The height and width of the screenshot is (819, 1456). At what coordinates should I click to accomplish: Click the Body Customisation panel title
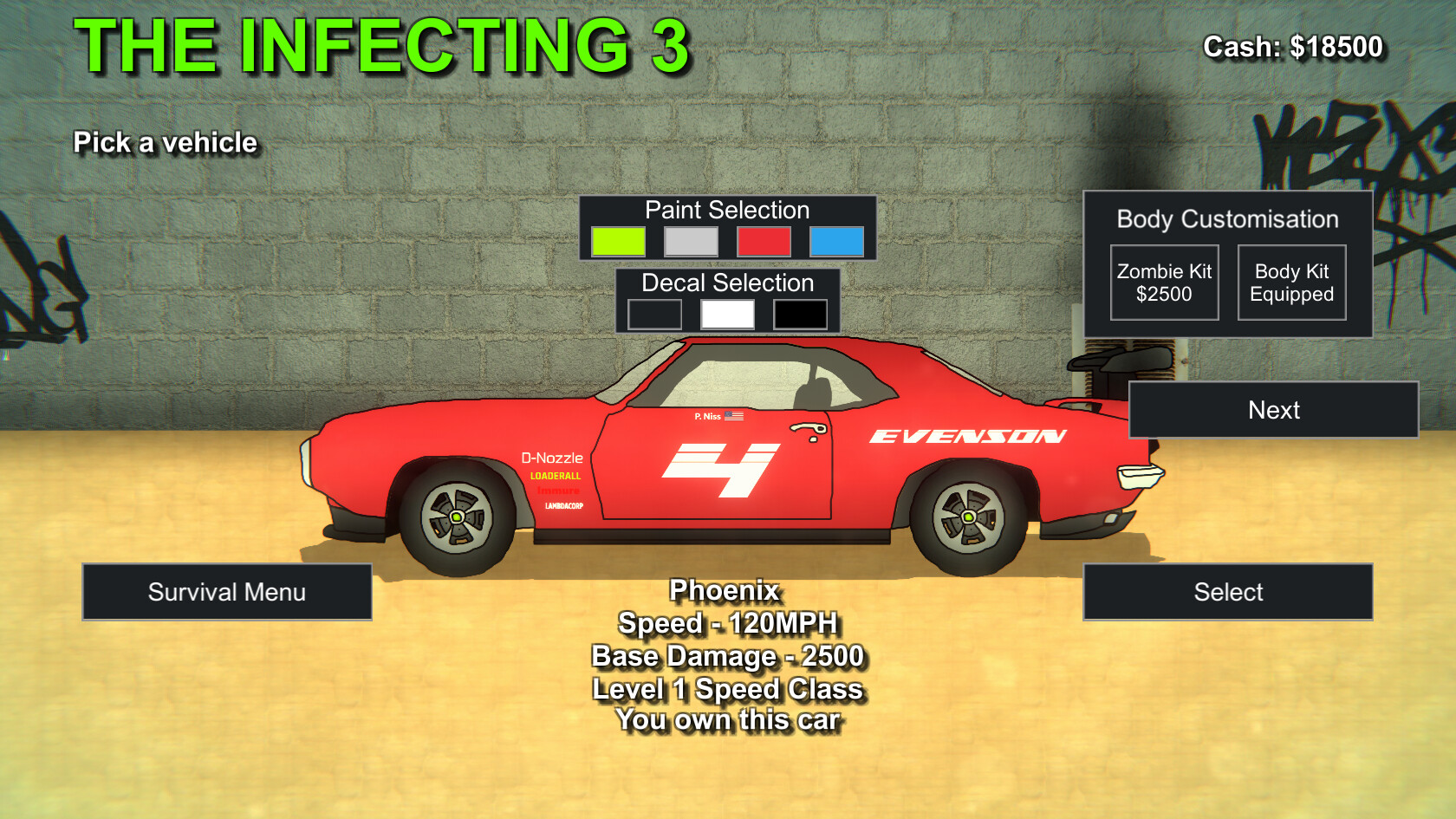[x=1227, y=219]
